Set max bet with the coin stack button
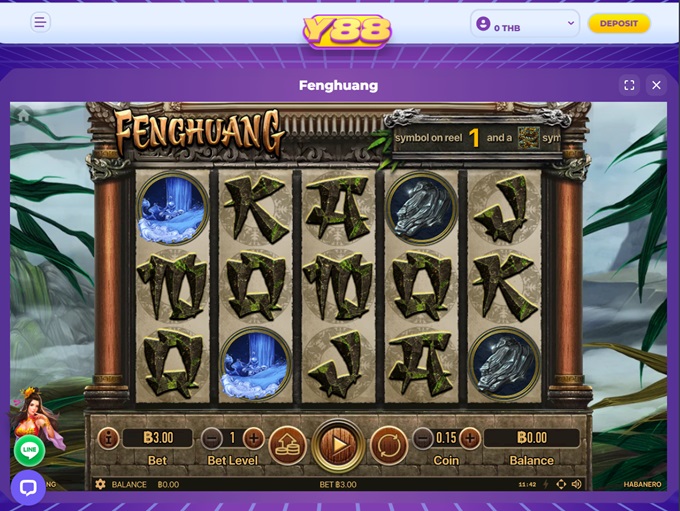This screenshot has width=680, height=511. tap(286, 444)
